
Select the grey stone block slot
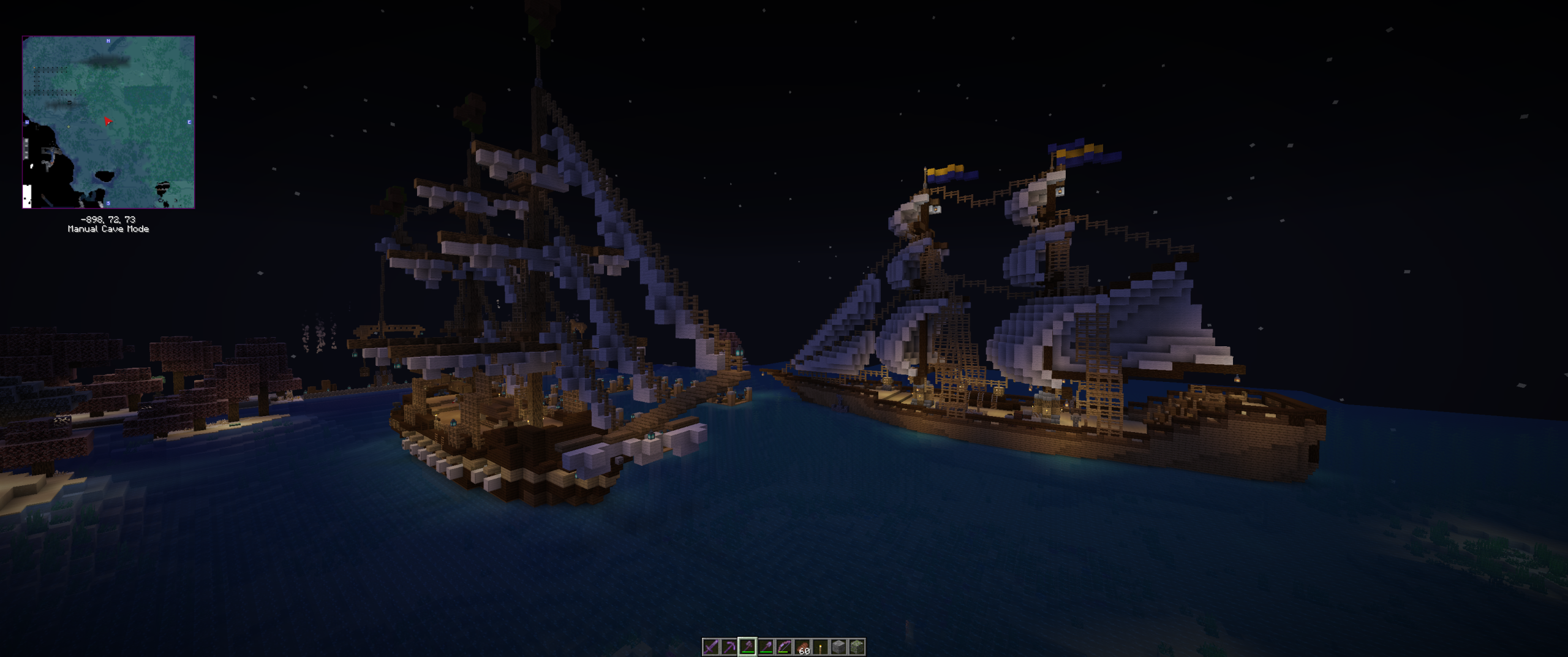839,647
